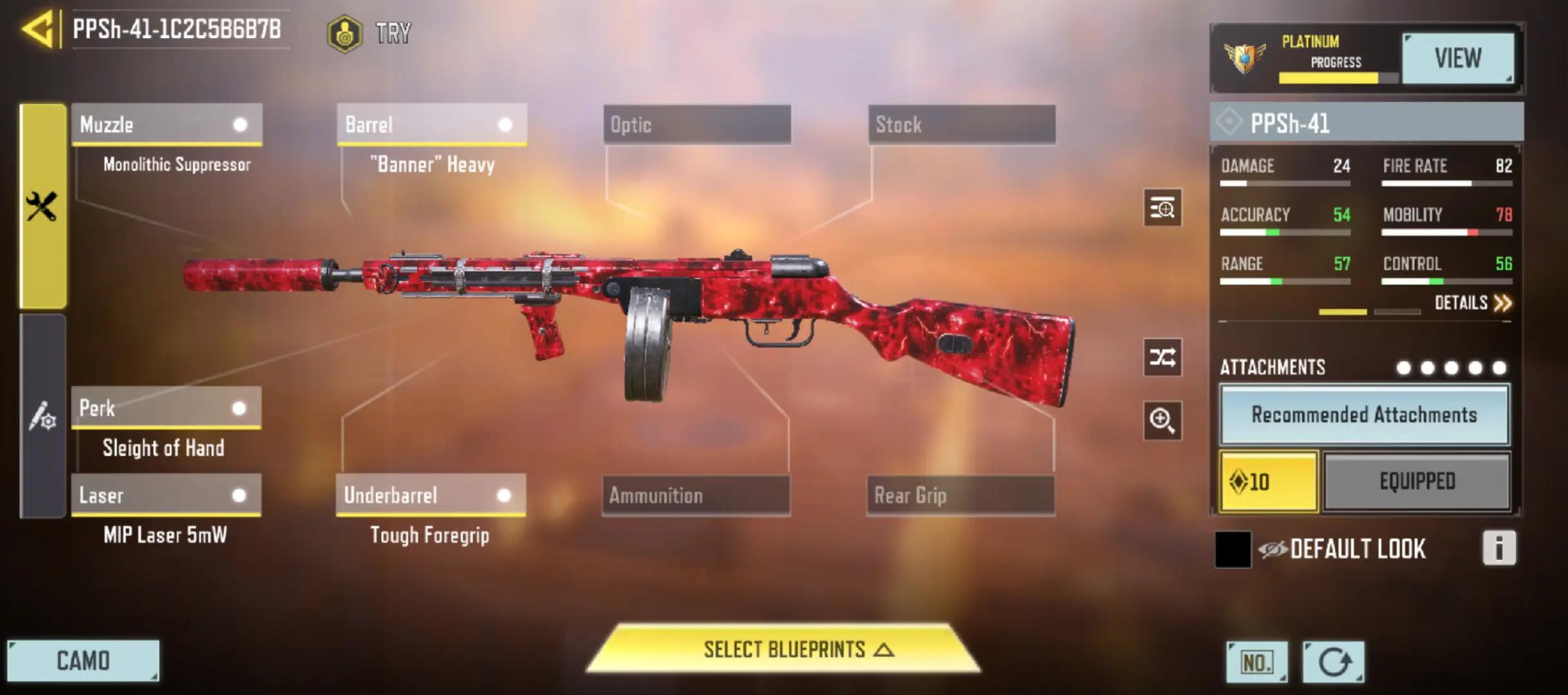Select the empty Optic slot
The width and height of the screenshot is (1568, 695).
coord(697,124)
